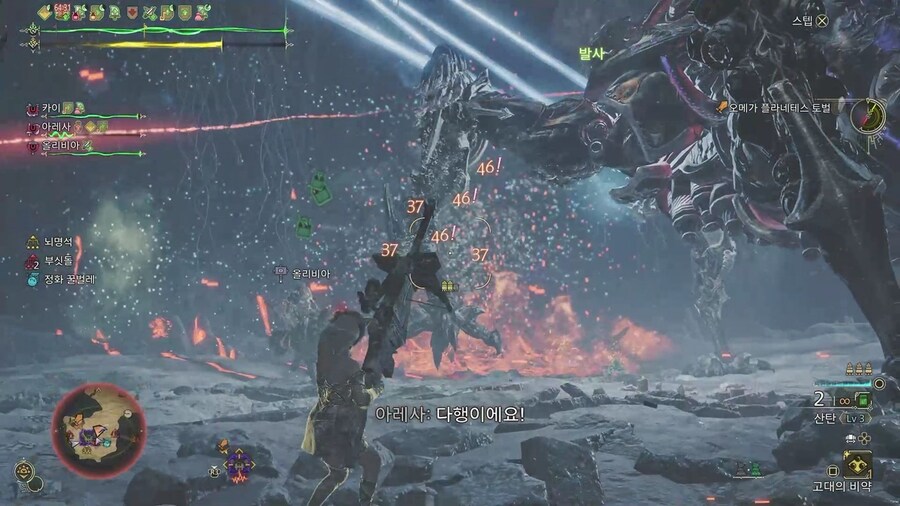This screenshot has width=900, height=506.
Task: Click the purple monster target icon
Action: tap(238, 463)
